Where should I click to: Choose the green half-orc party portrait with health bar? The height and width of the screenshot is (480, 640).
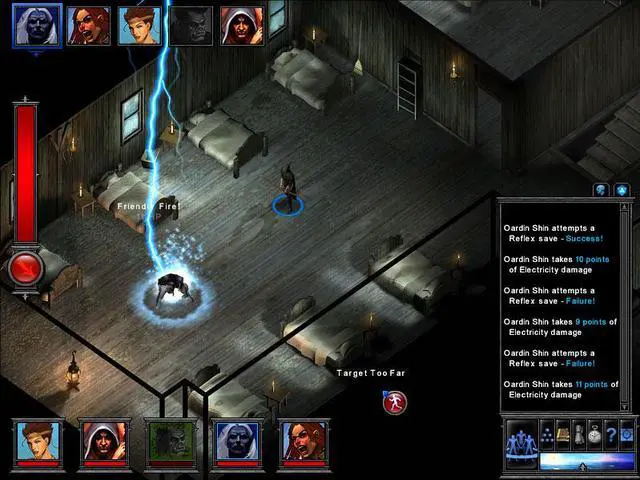coord(168,442)
